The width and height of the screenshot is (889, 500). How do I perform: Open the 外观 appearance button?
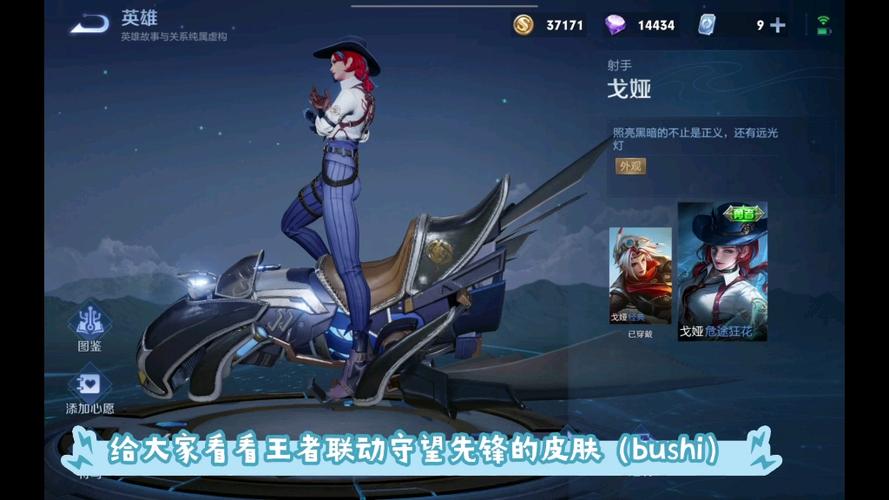[630, 166]
